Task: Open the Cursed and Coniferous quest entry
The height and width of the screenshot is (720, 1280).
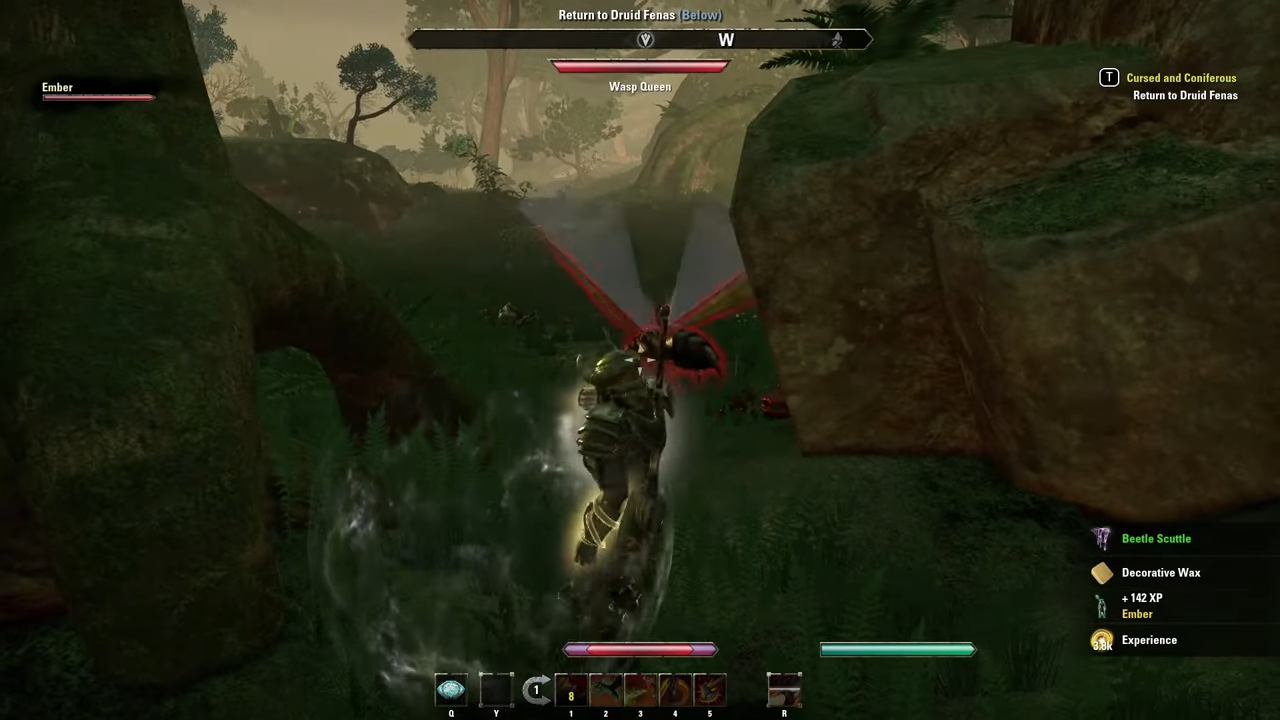Action: coord(1181,77)
